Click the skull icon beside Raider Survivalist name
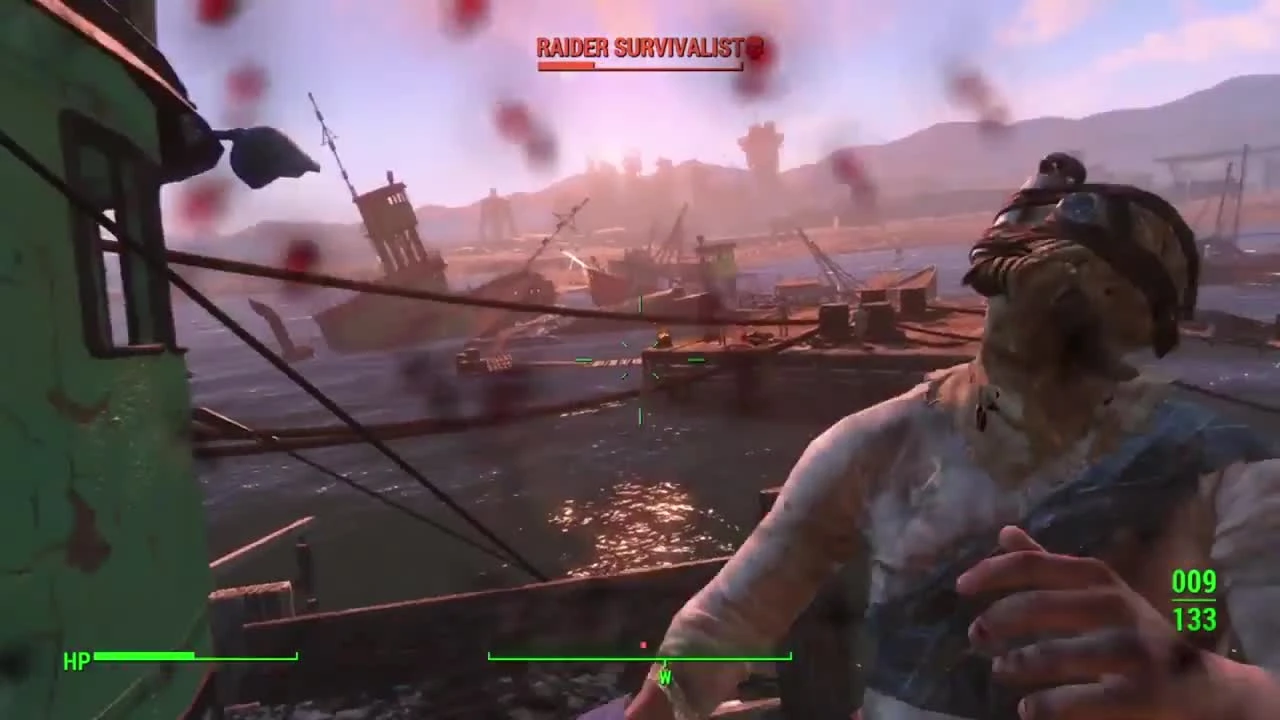The height and width of the screenshot is (720, 1280). click(x=756, y=48)
